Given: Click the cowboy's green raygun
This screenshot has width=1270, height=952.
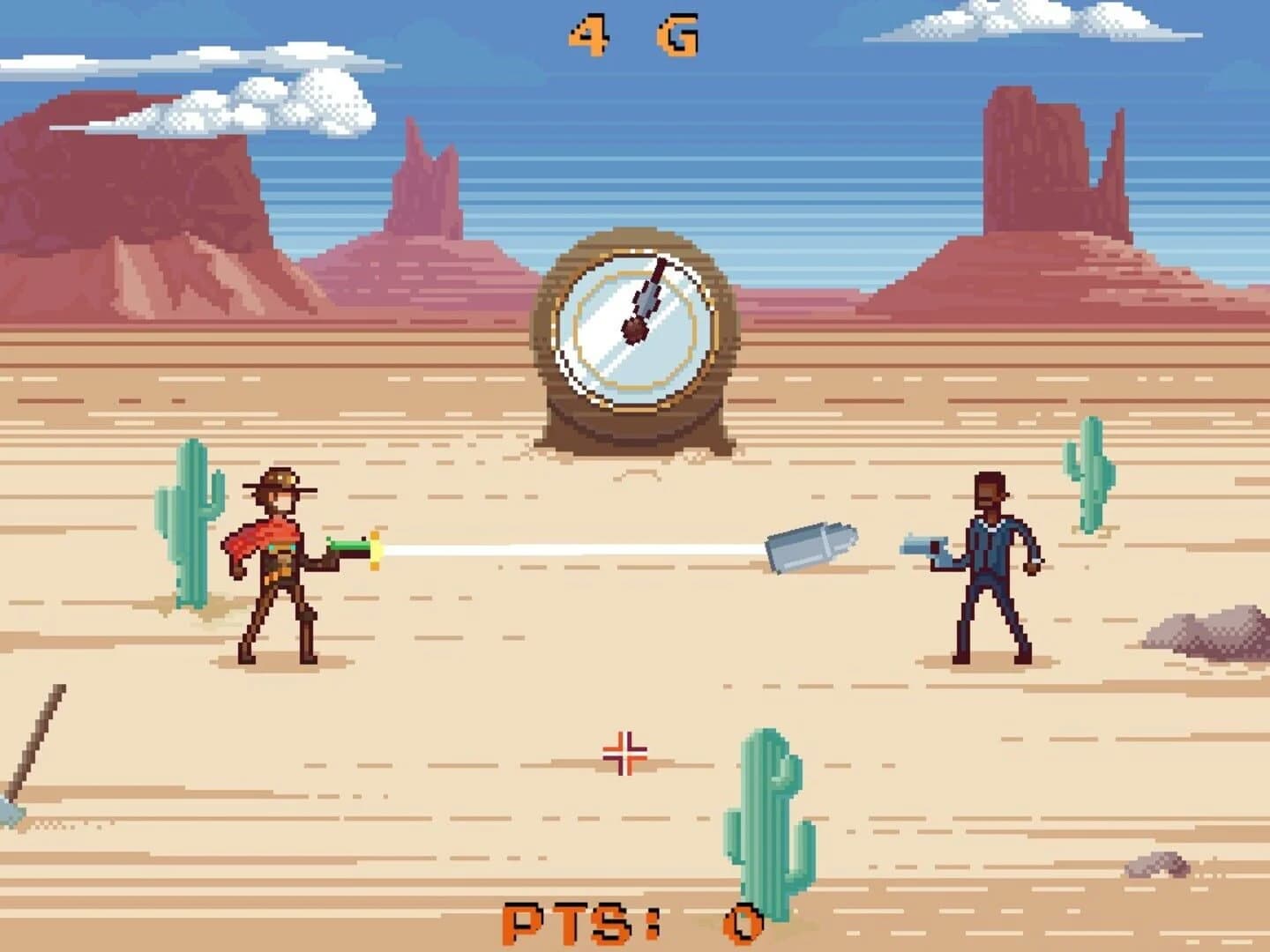Looking at the screenshot, I should click(x=350, y=547).
